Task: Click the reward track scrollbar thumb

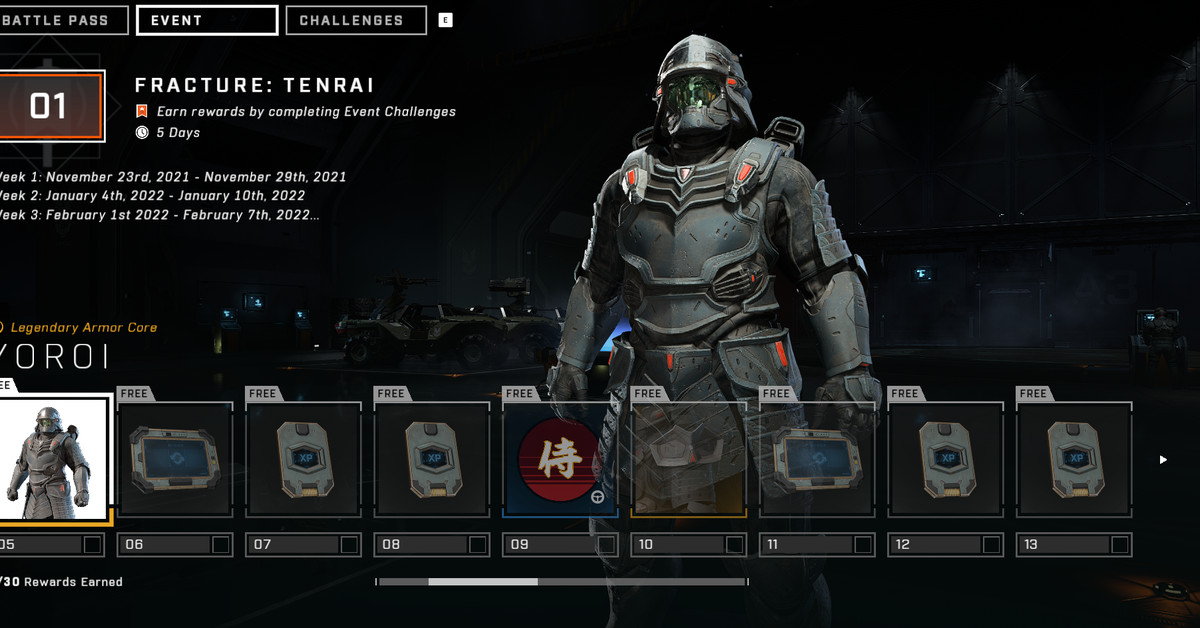Action: click(483, 581)
